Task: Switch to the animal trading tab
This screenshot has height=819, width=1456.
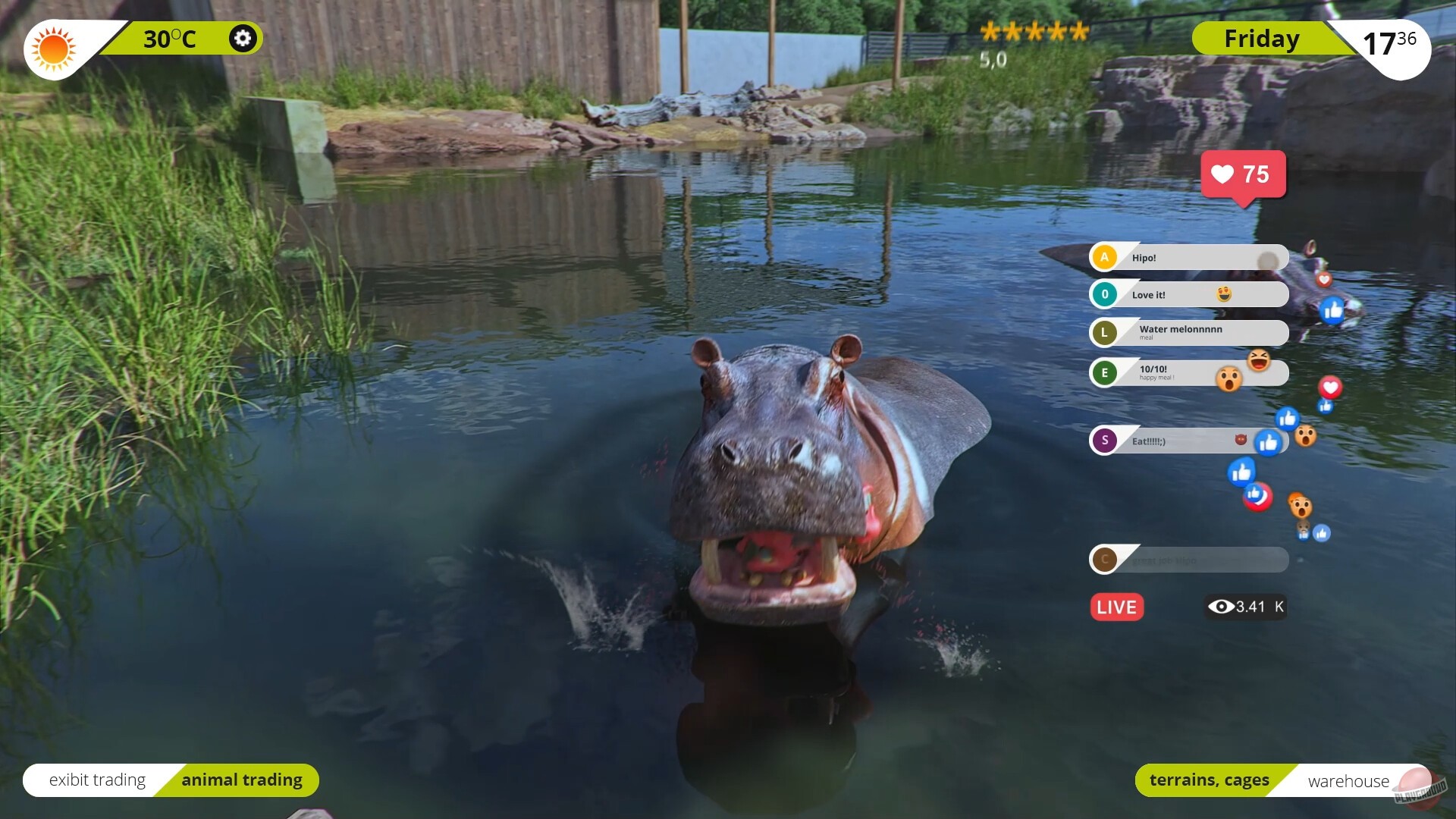Action: (x=242, y=780)
